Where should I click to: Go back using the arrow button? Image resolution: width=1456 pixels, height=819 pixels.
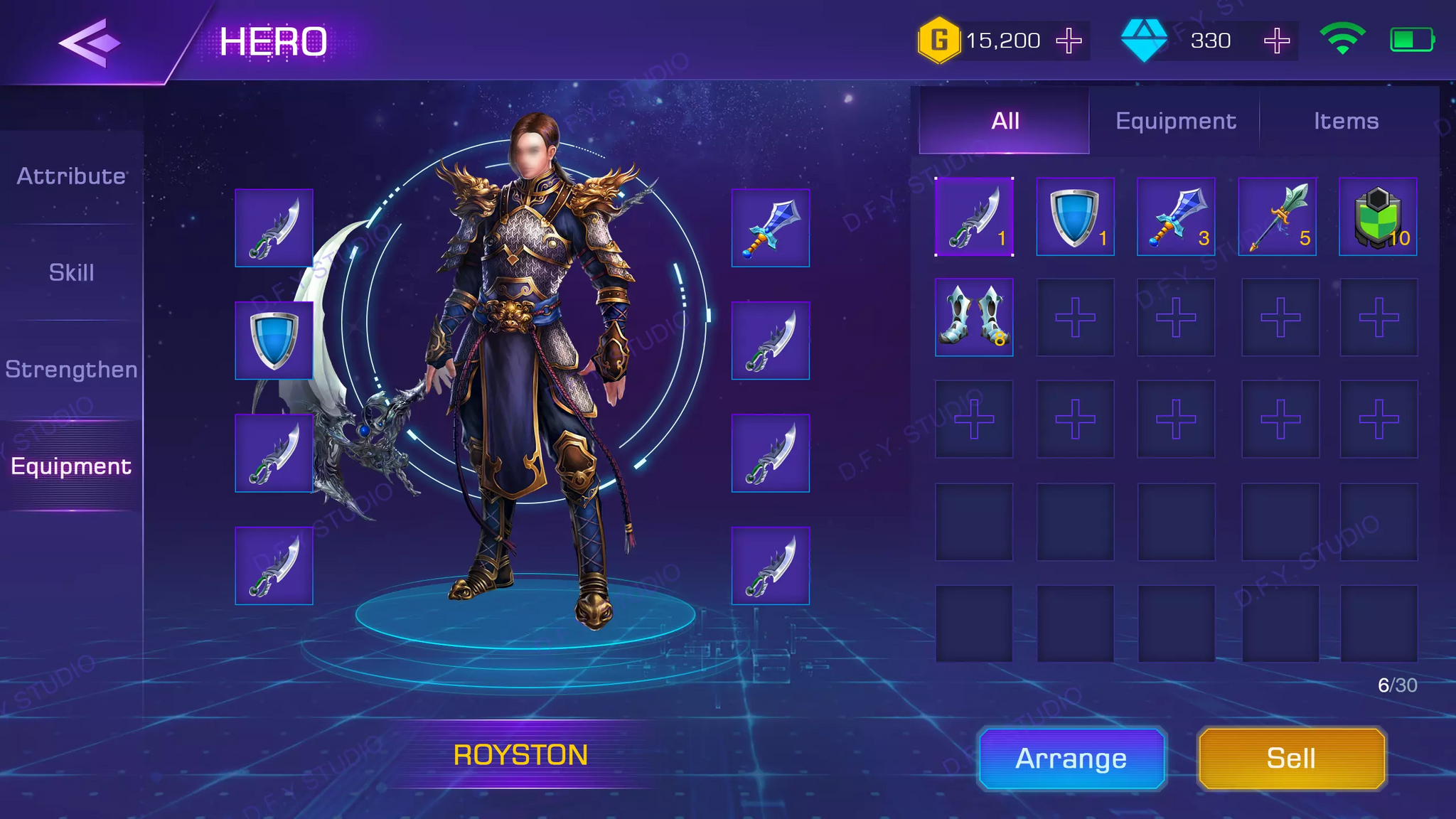pos(90,43)
